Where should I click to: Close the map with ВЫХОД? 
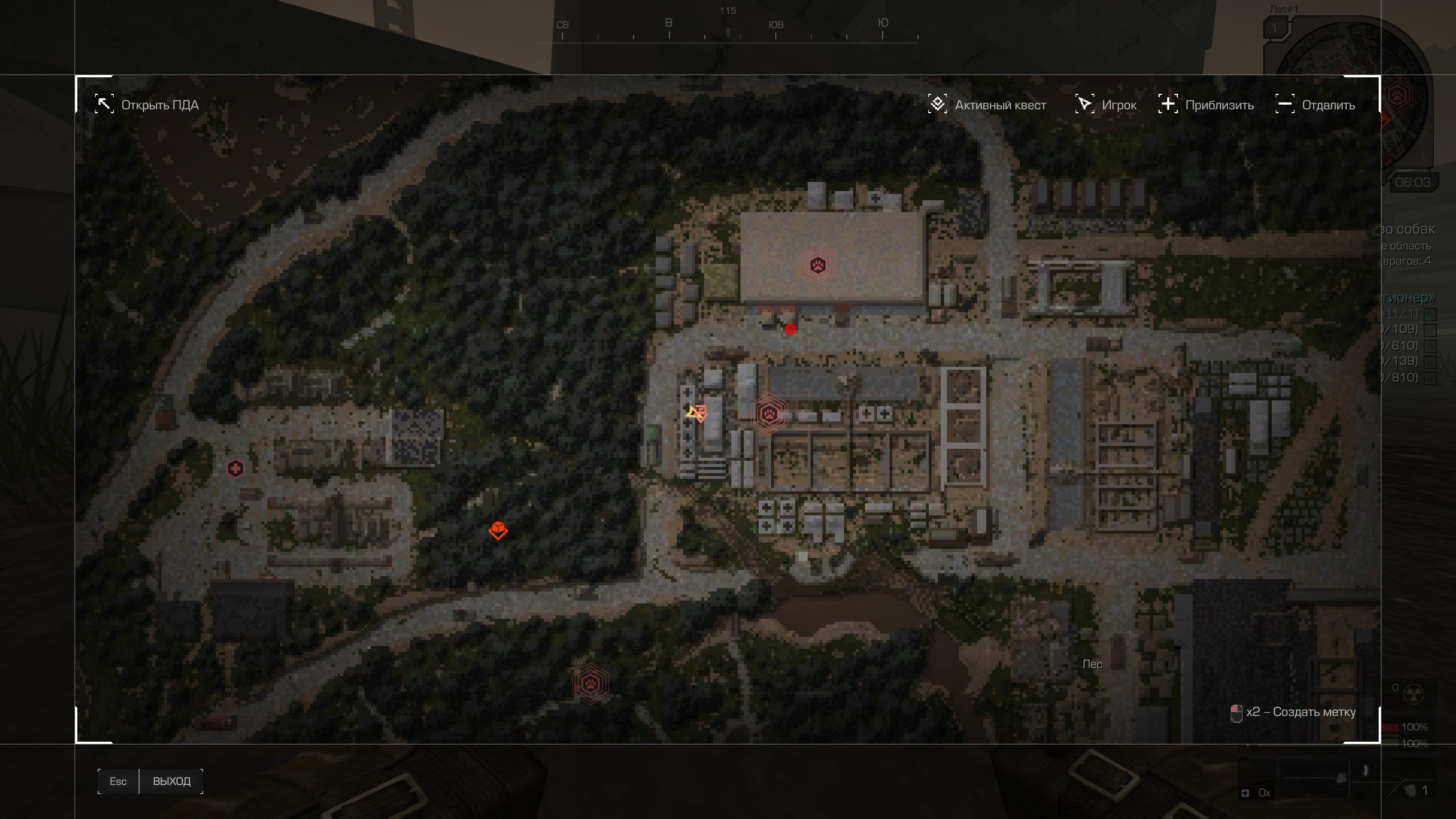point(171,781)
